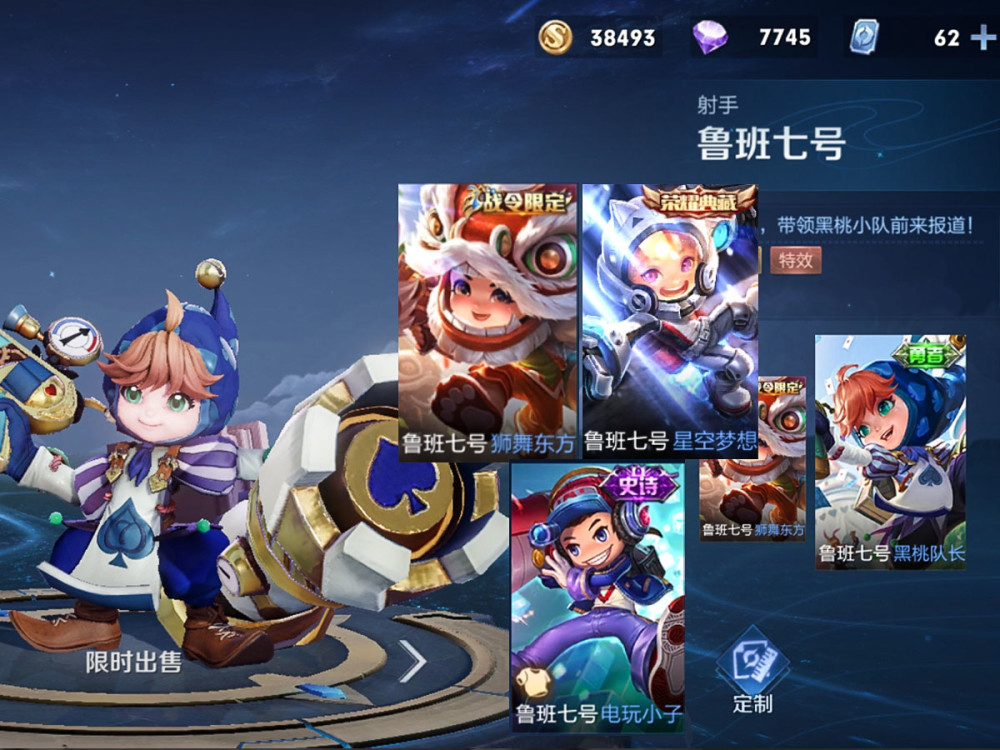Tap the 特效 effects tag

(x=795, y=260)
